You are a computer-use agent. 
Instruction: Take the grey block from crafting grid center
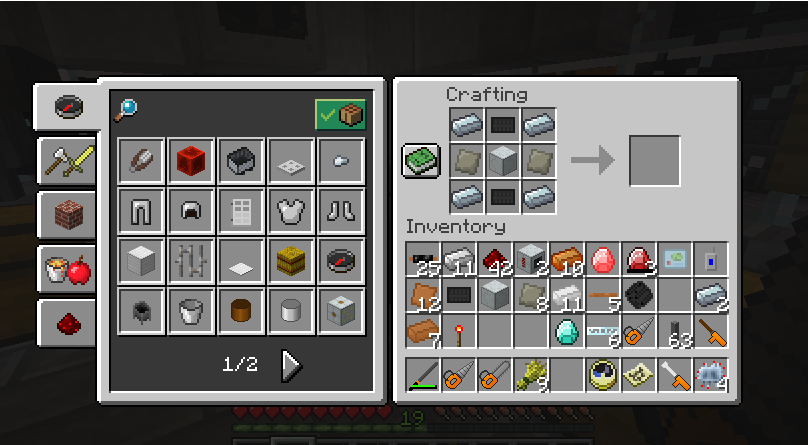(x=501, y=160)
